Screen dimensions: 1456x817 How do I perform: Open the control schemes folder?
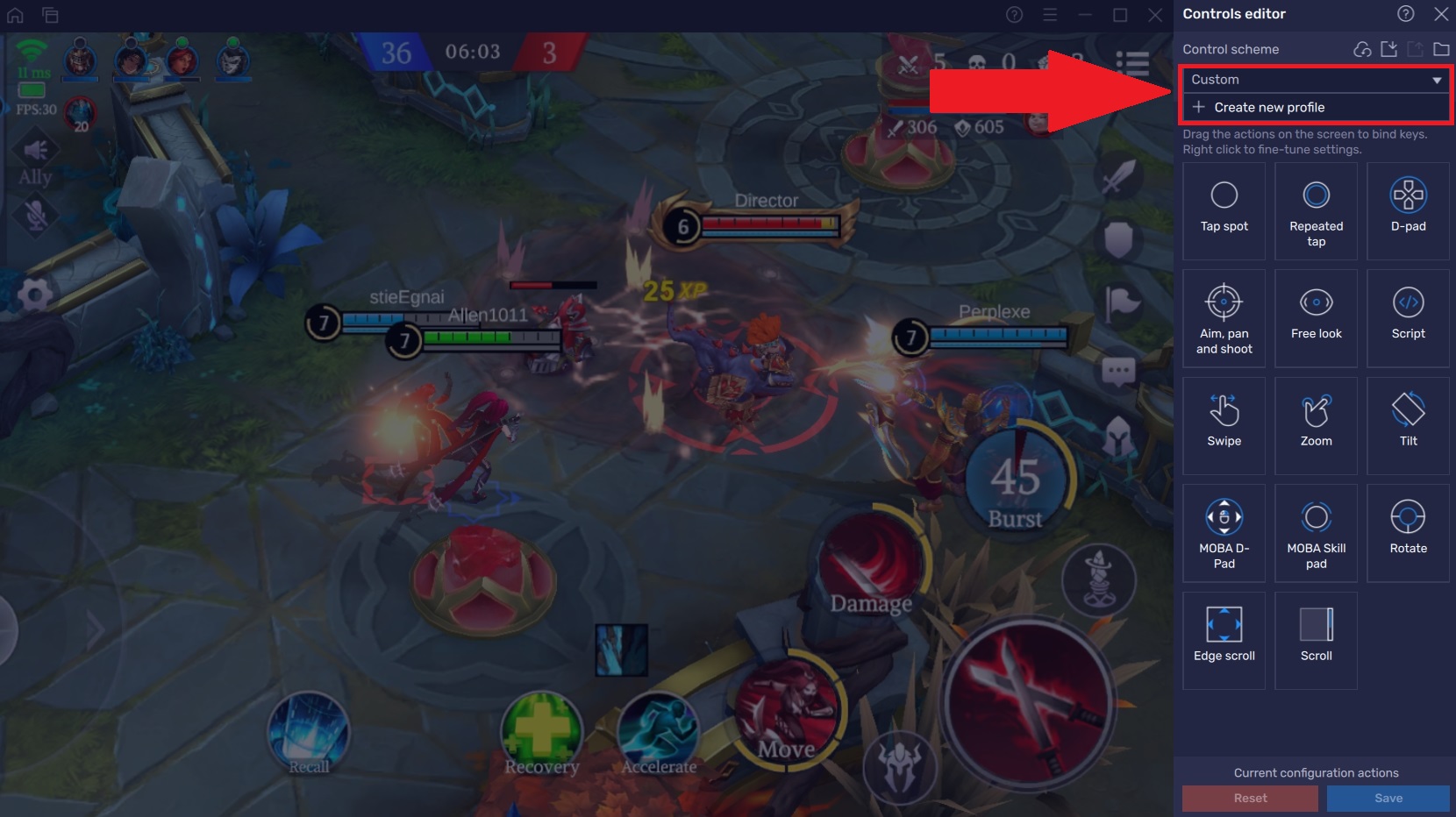1441,49
